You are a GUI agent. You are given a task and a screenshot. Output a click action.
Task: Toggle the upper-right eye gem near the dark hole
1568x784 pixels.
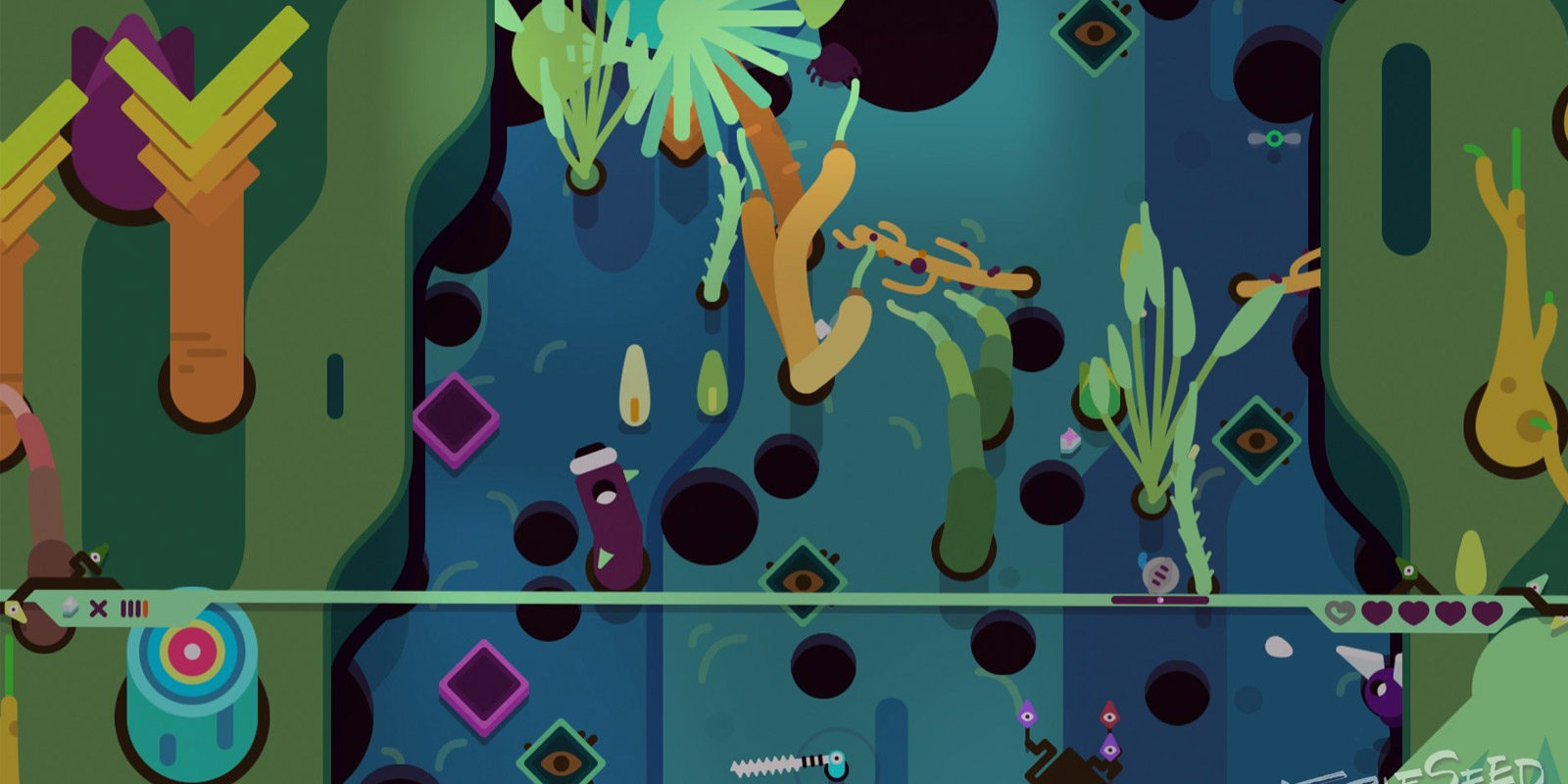(1091, 34)
